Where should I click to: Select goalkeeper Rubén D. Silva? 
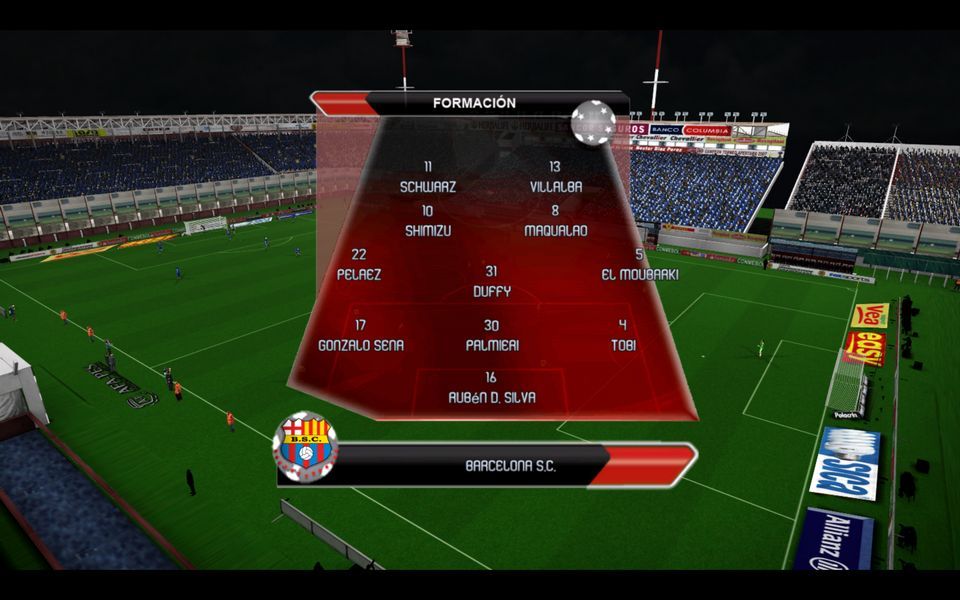point(491,388)
